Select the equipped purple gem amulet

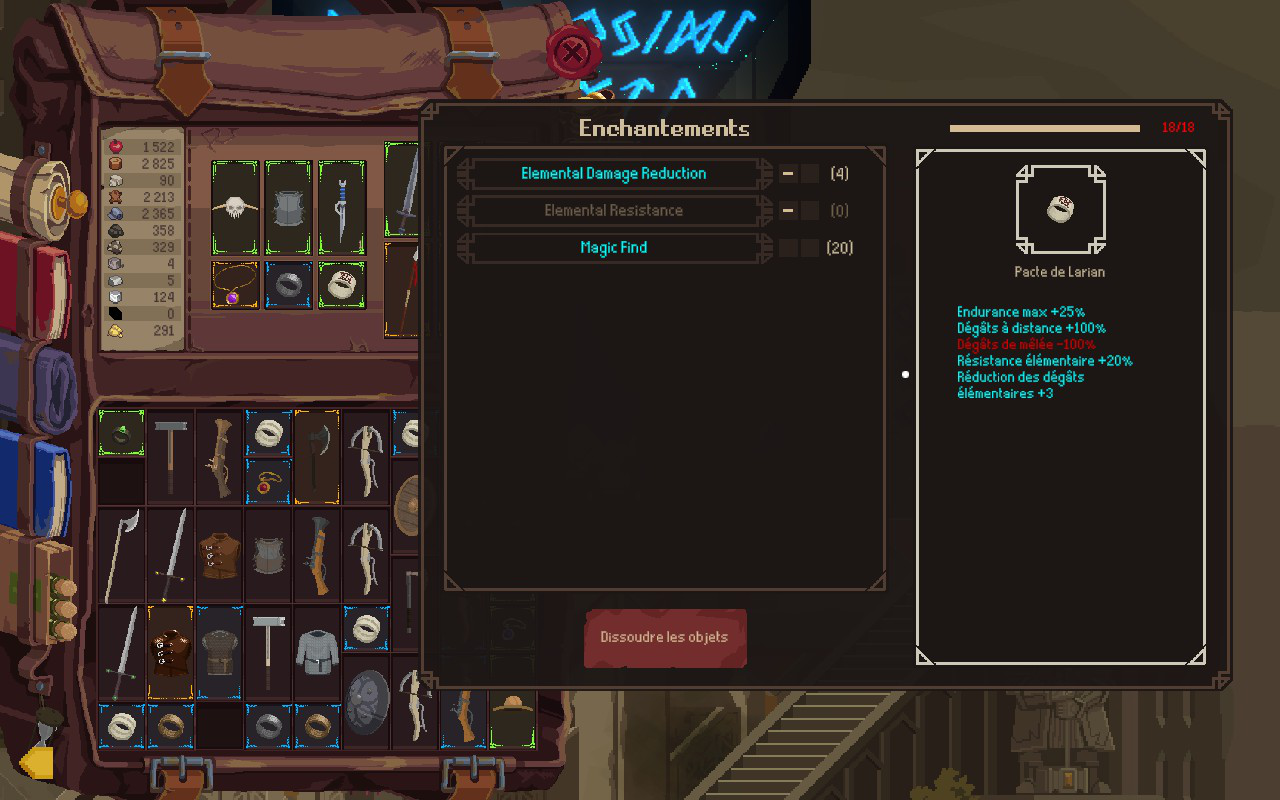235,286
